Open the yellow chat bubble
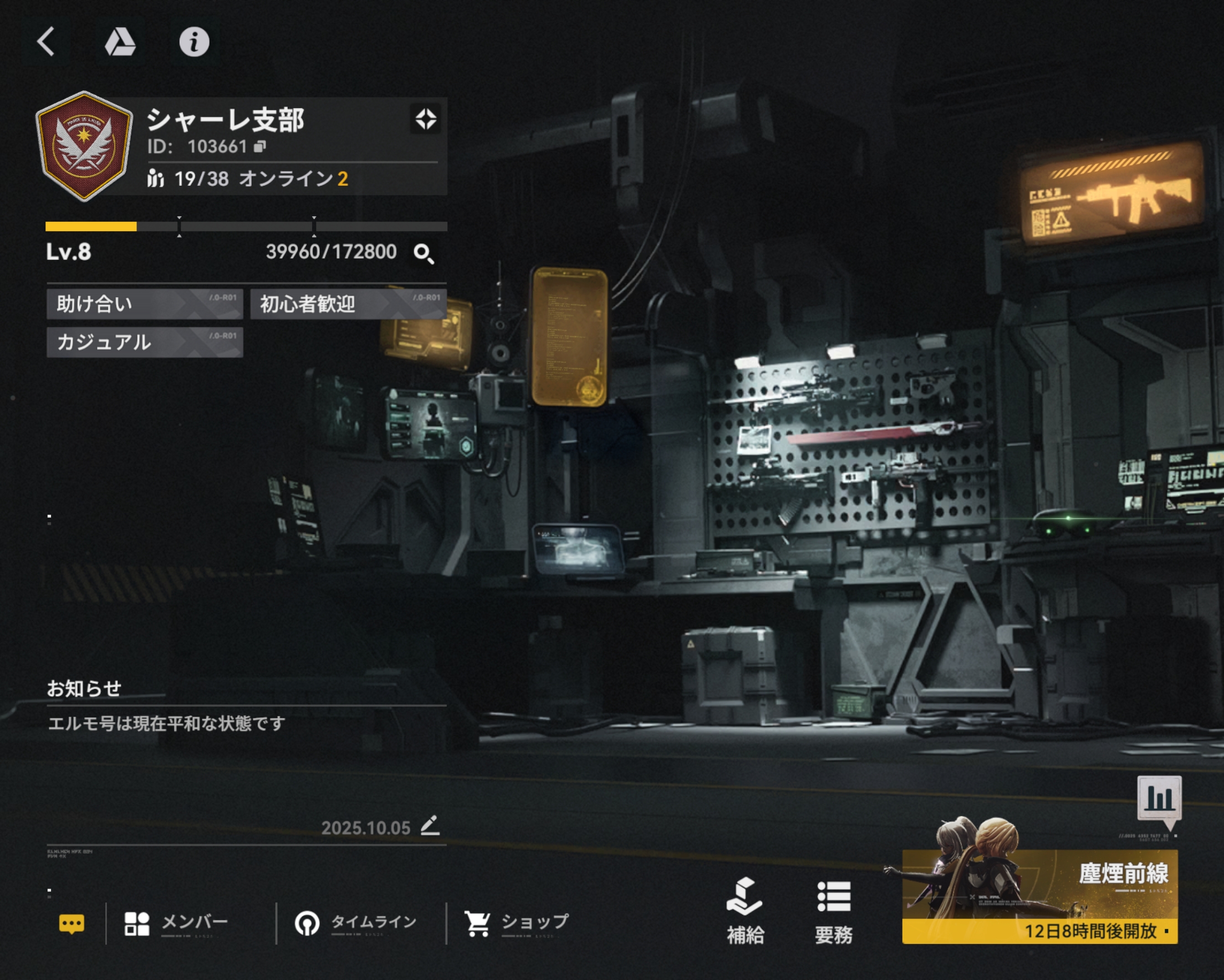This screenshot has width=1224, height=980. [x=72, y=924]
